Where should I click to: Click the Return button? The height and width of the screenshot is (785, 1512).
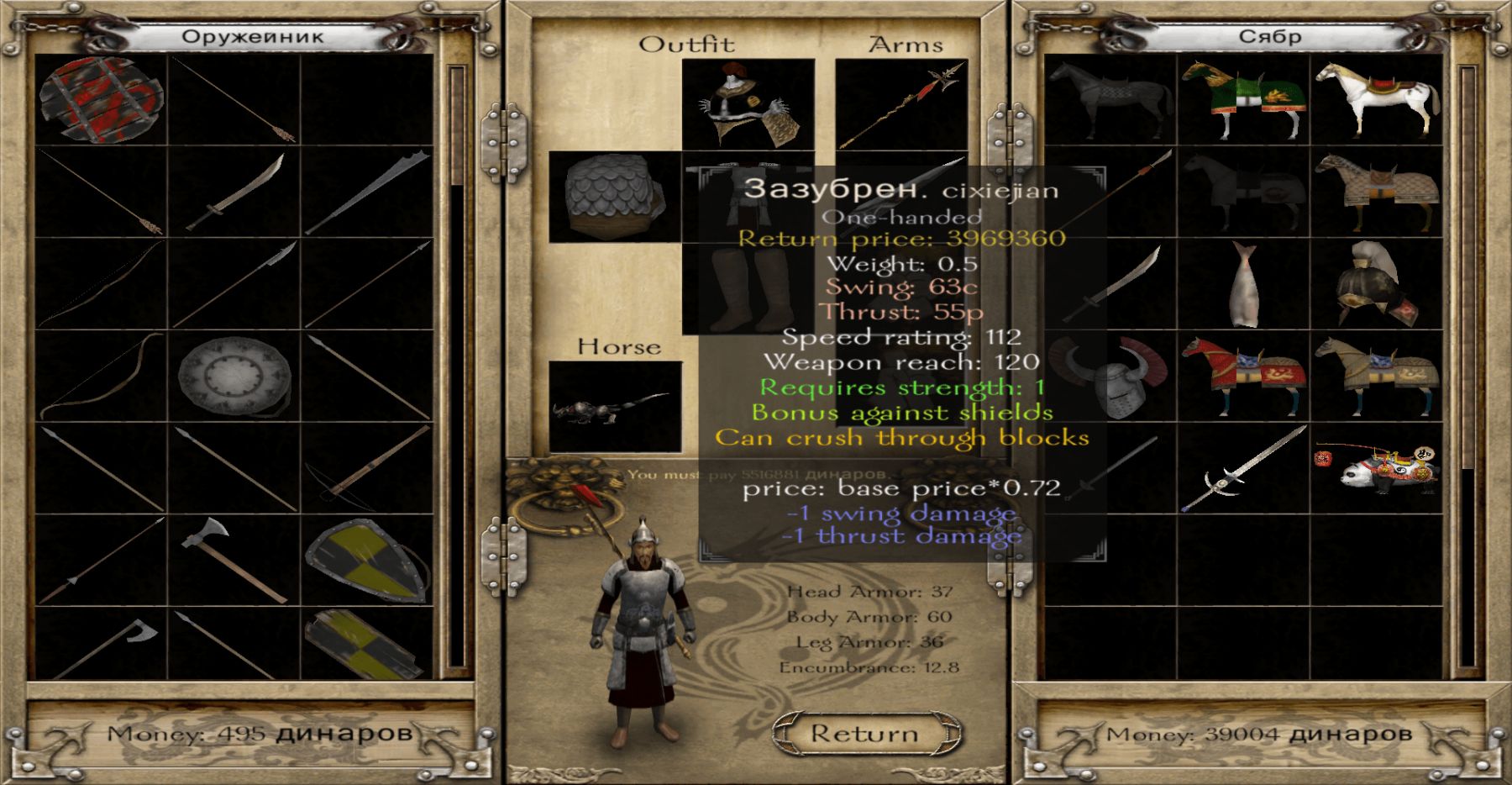pos(864,734)
